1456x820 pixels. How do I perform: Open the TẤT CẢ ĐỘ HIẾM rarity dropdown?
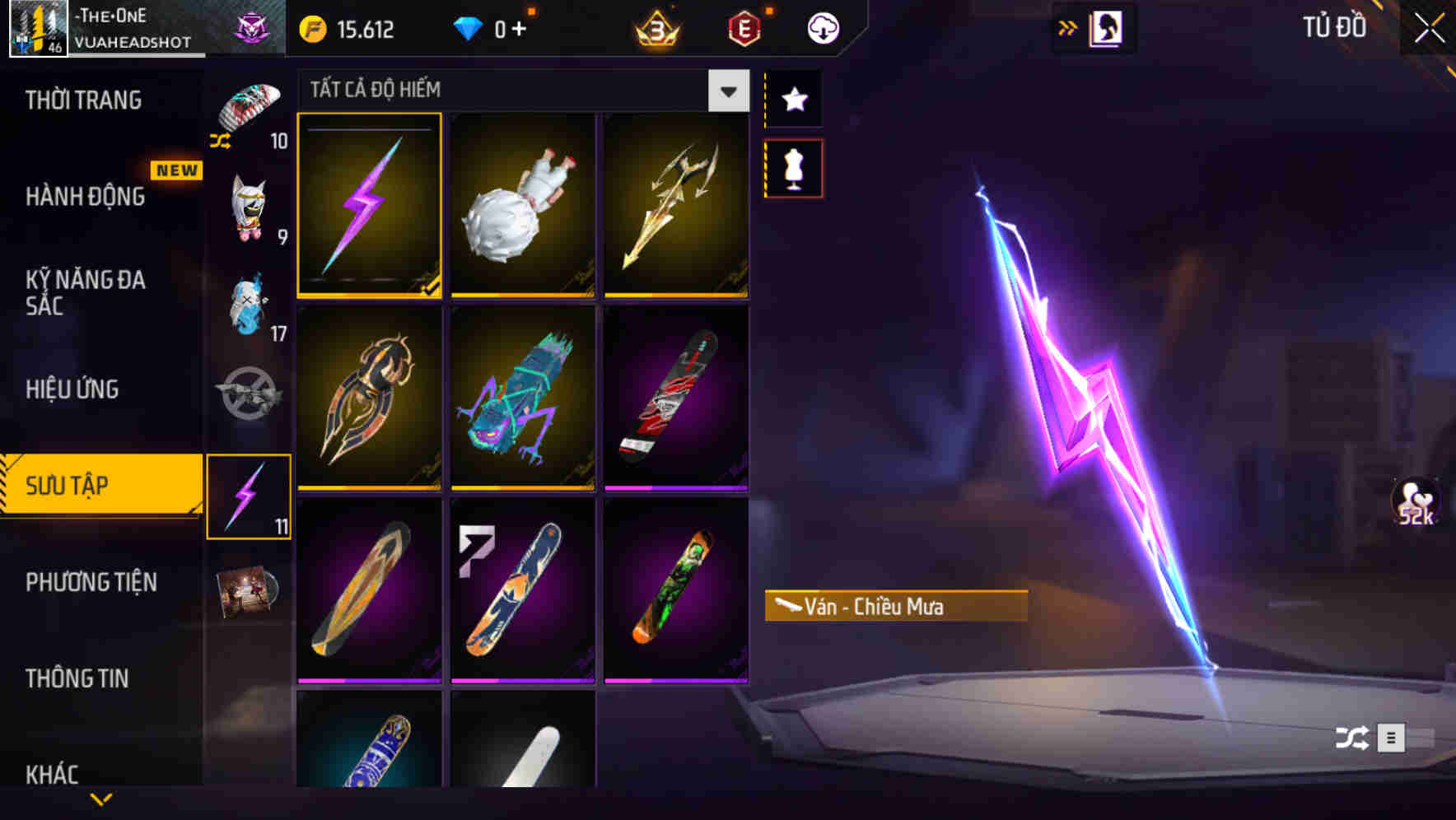(x=726, y=91)
